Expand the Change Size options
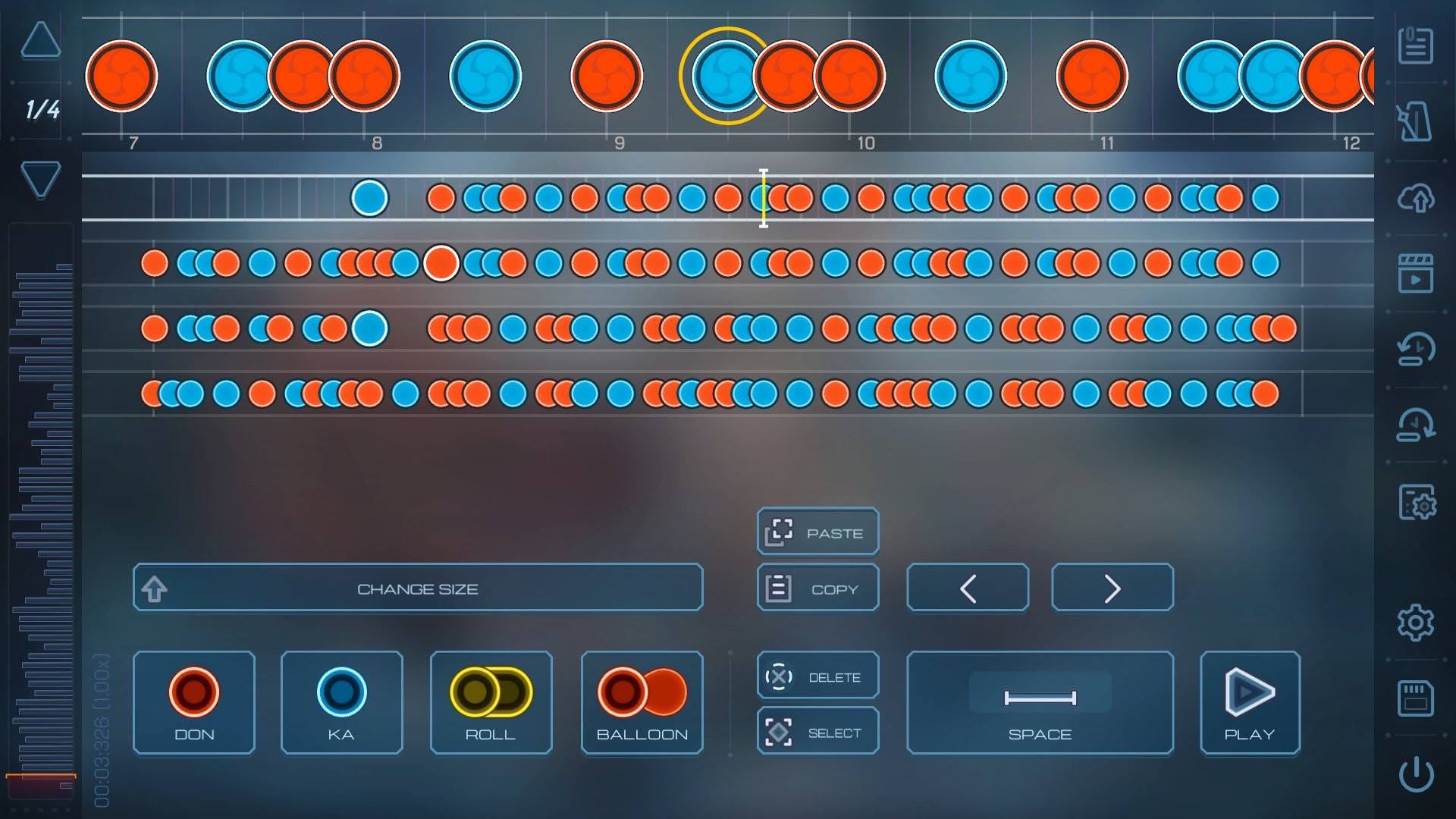The image size is (1456, 819). point(418,587)
